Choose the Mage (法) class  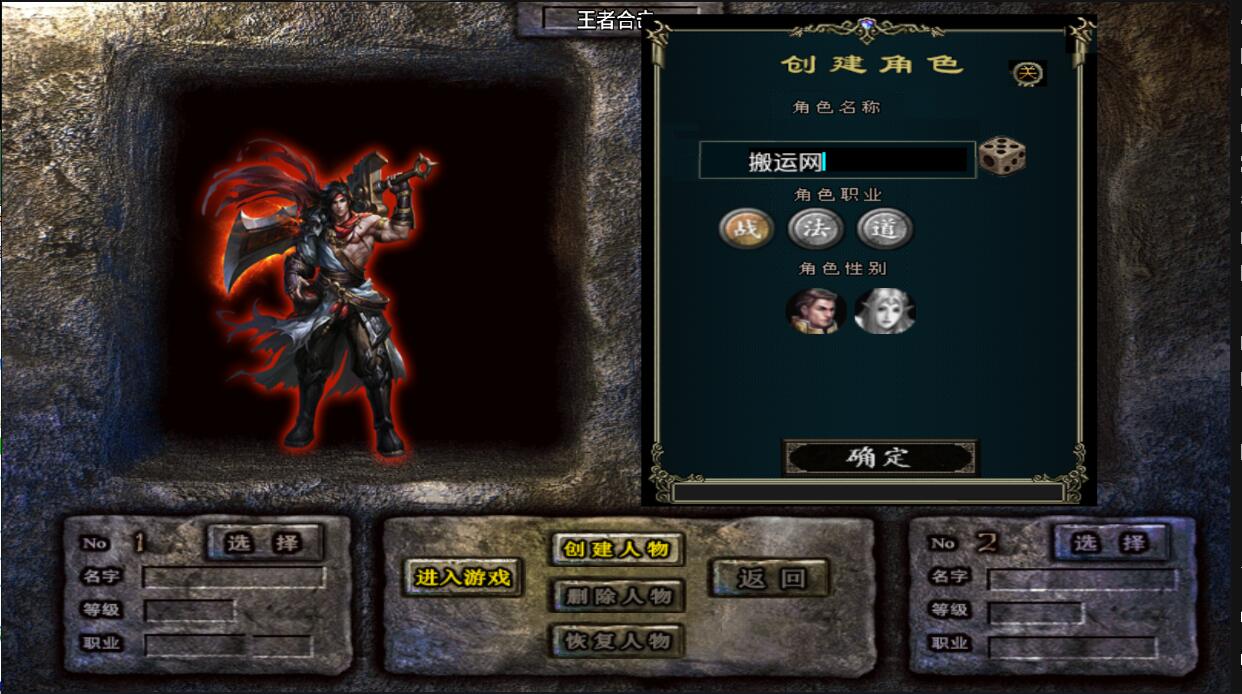click(x=815, y=229)
